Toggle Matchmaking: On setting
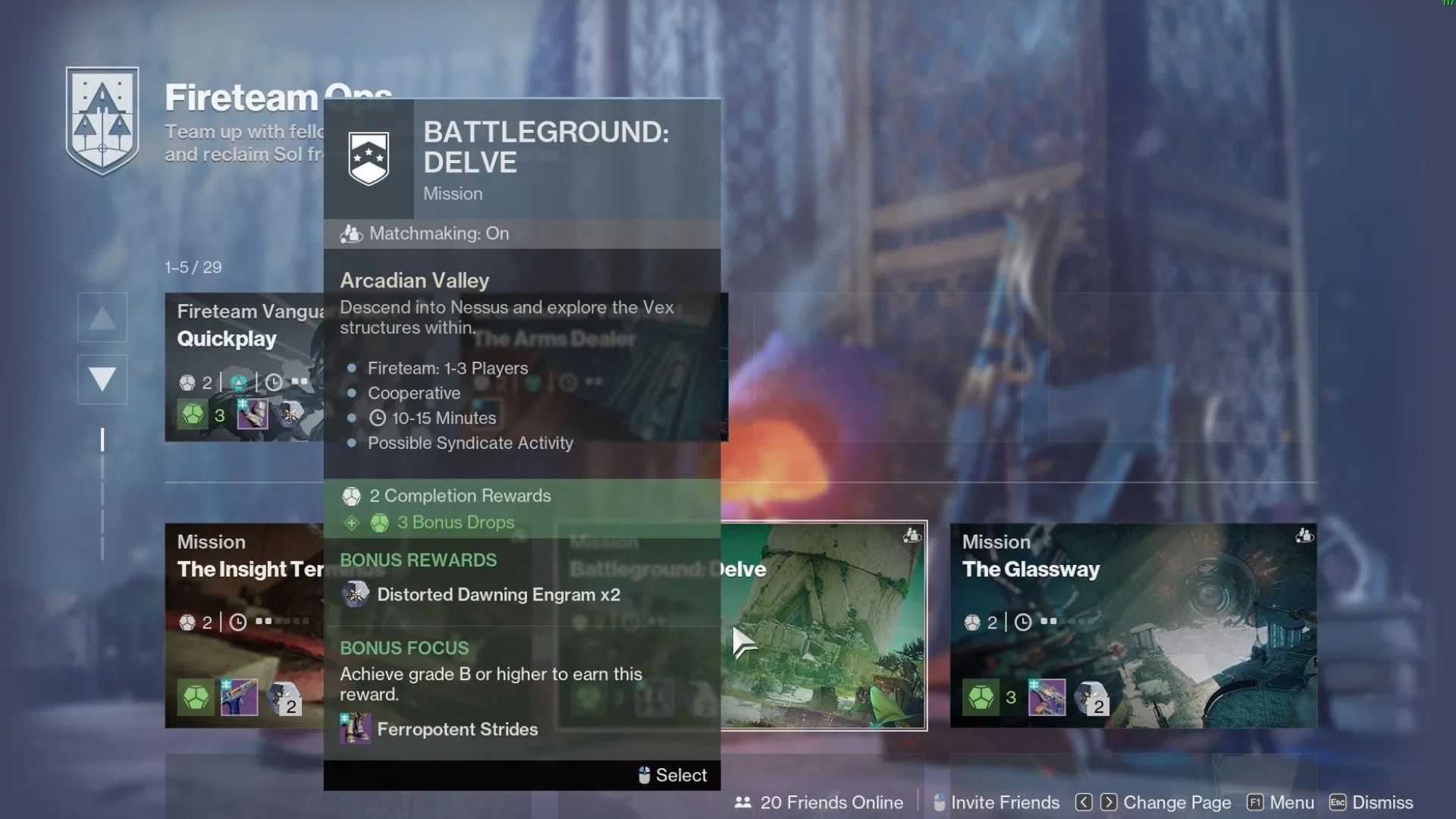The height and width of the screenshot is (819, 1456). [x=438, y=234]
